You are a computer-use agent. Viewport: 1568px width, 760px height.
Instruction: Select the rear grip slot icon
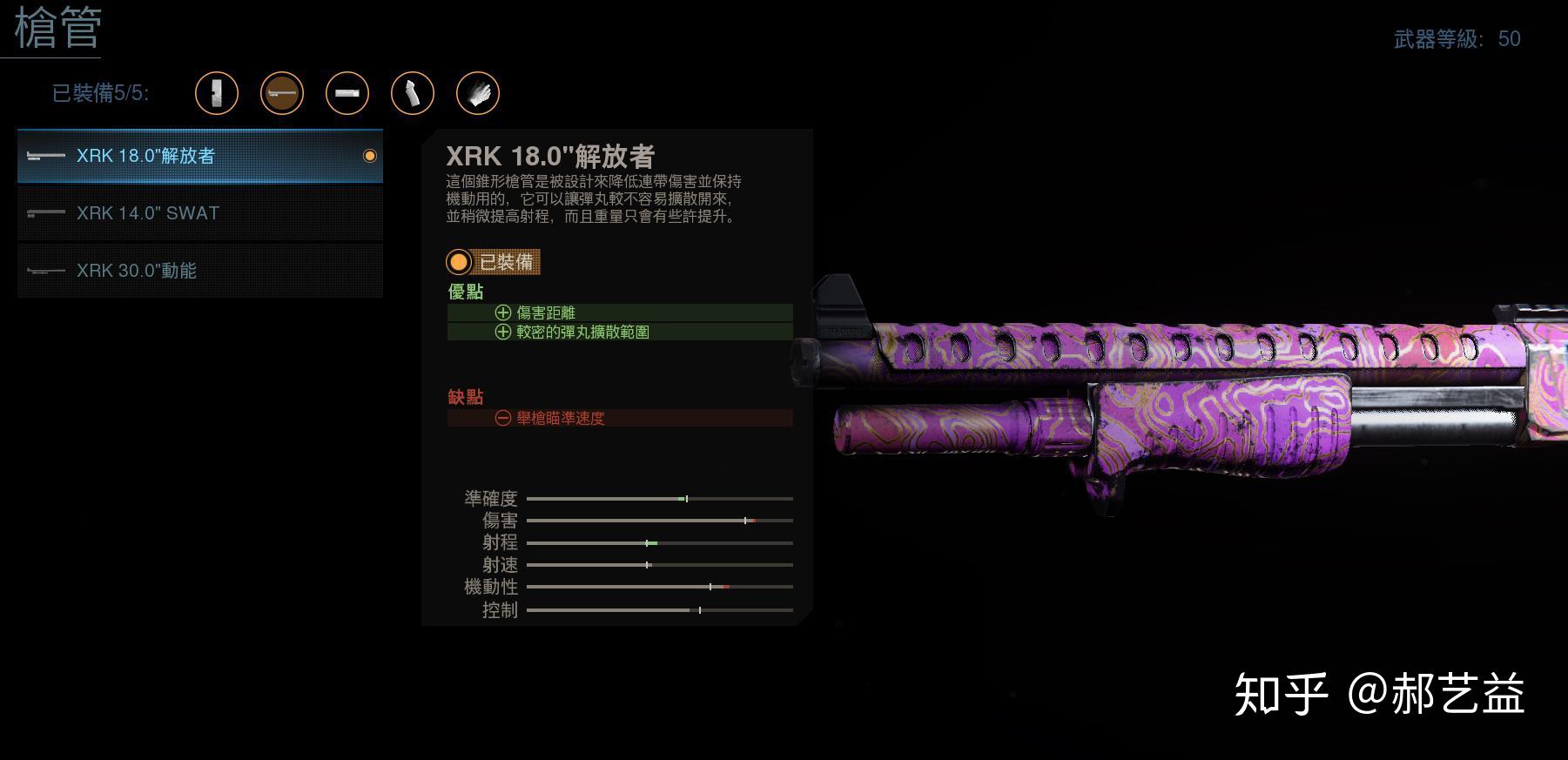point(413,93)
